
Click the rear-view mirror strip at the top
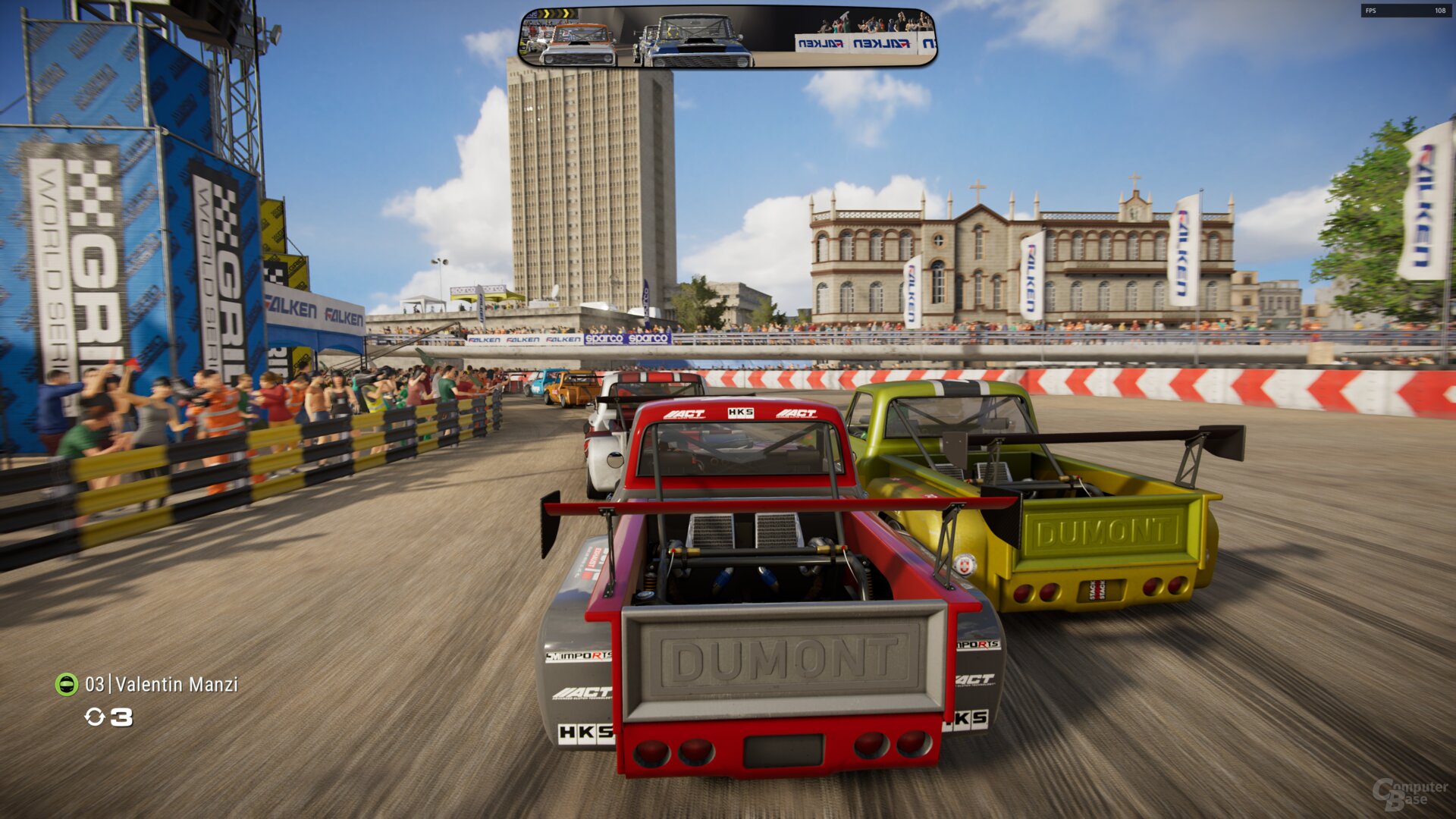[726, 36]
